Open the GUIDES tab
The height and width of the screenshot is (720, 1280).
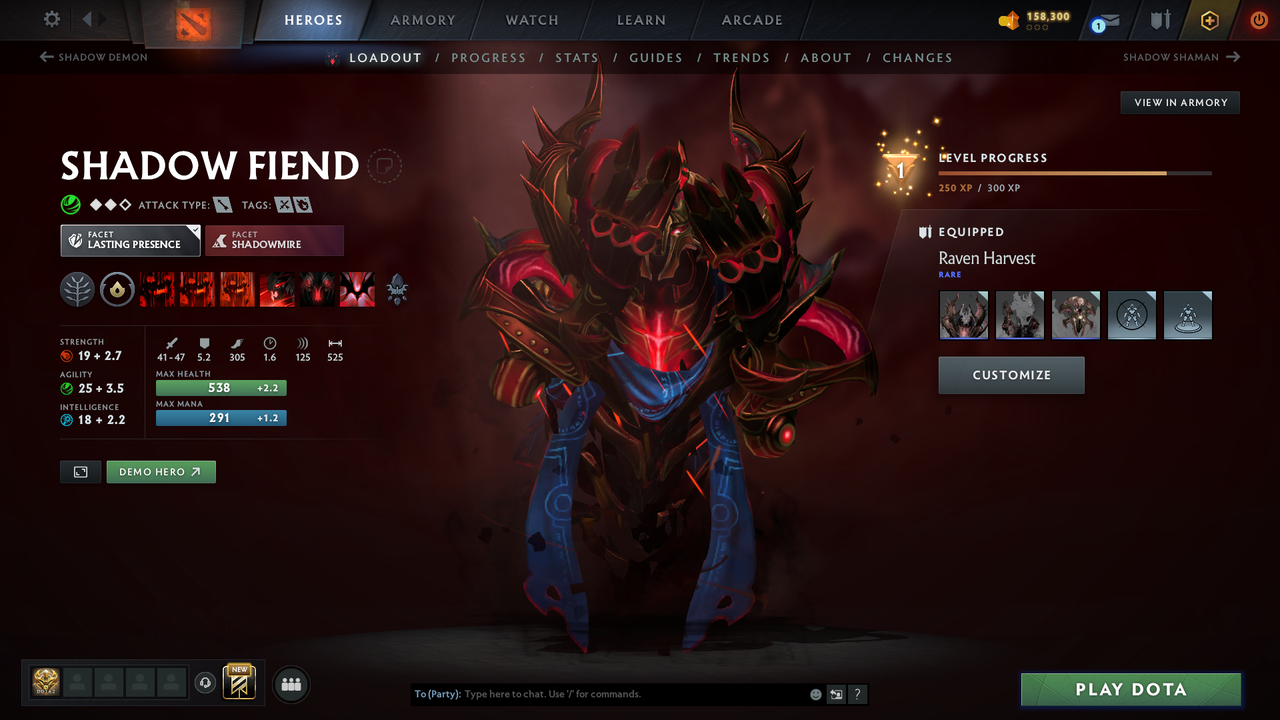(x=656, y=57)
